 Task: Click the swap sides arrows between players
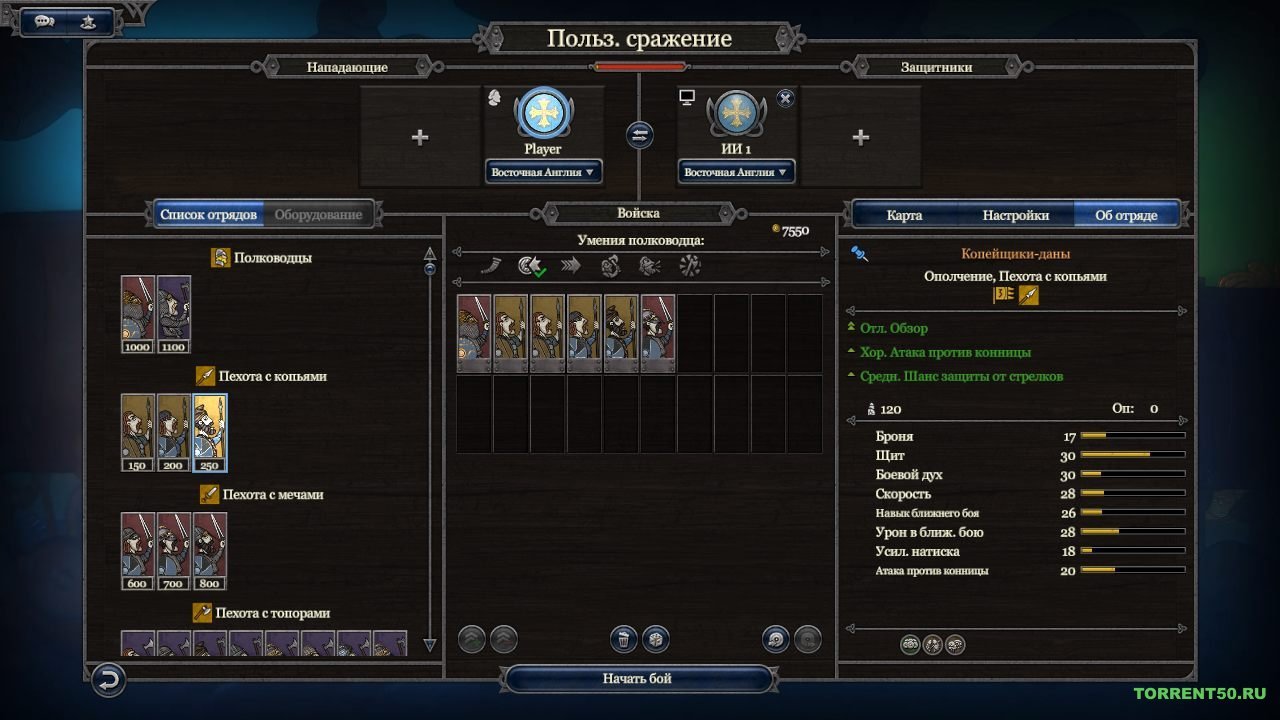pos(639,135)
